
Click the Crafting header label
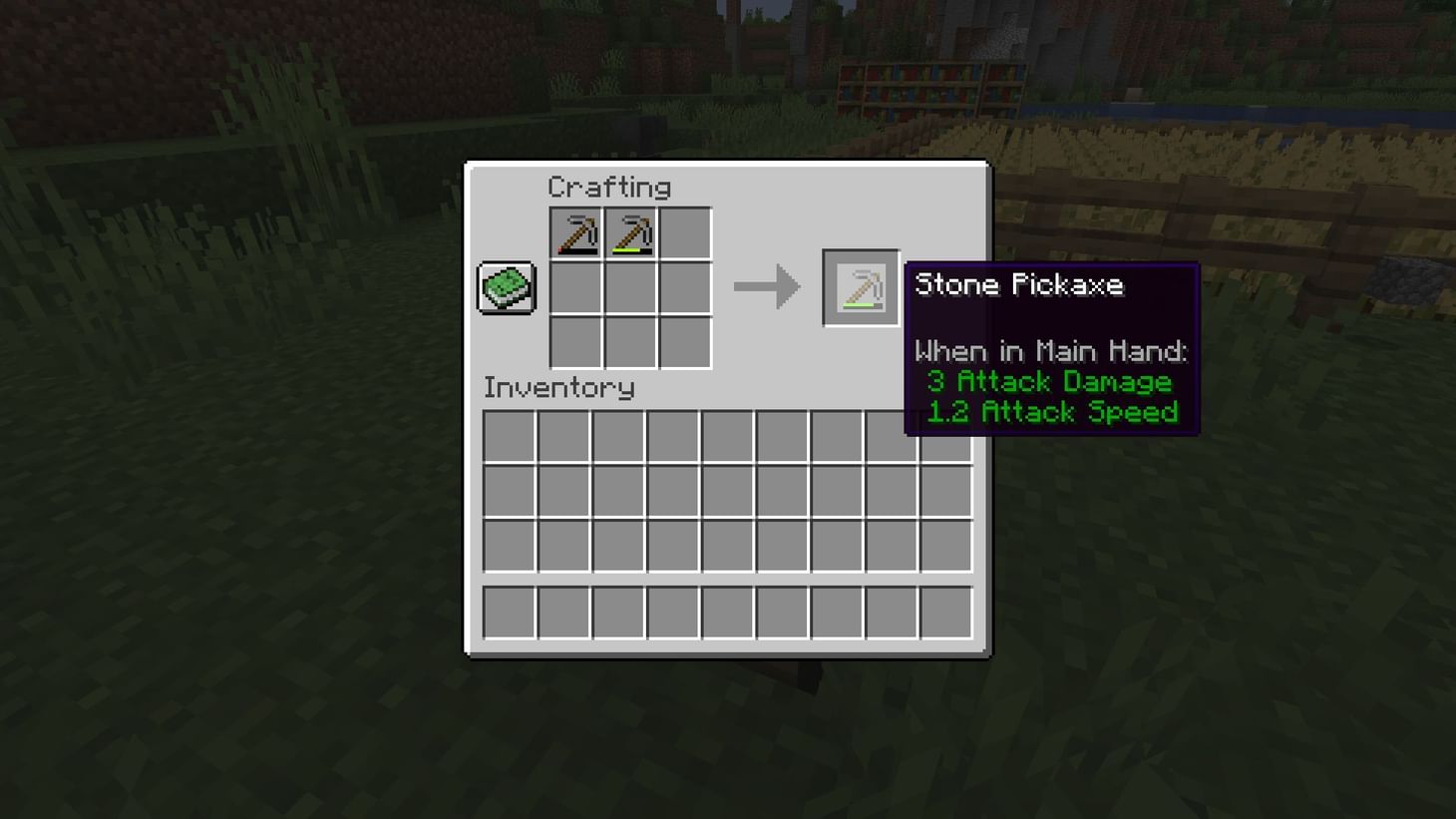coord(611,187)
